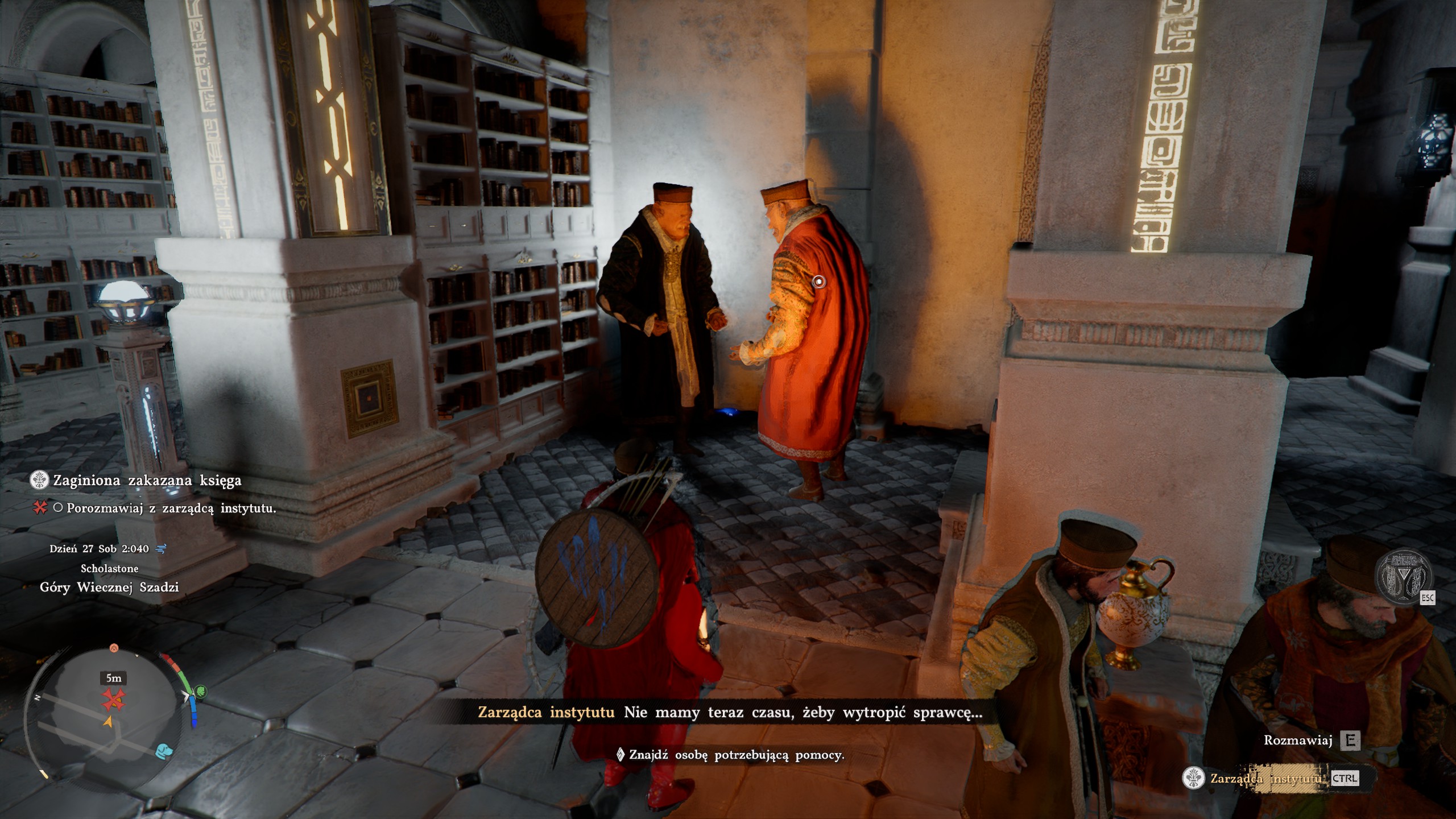Select the Zarządca instytutu target label
Image resolution: width=1456 pixels, height=819 pixels.
(x=1266, y=778)
